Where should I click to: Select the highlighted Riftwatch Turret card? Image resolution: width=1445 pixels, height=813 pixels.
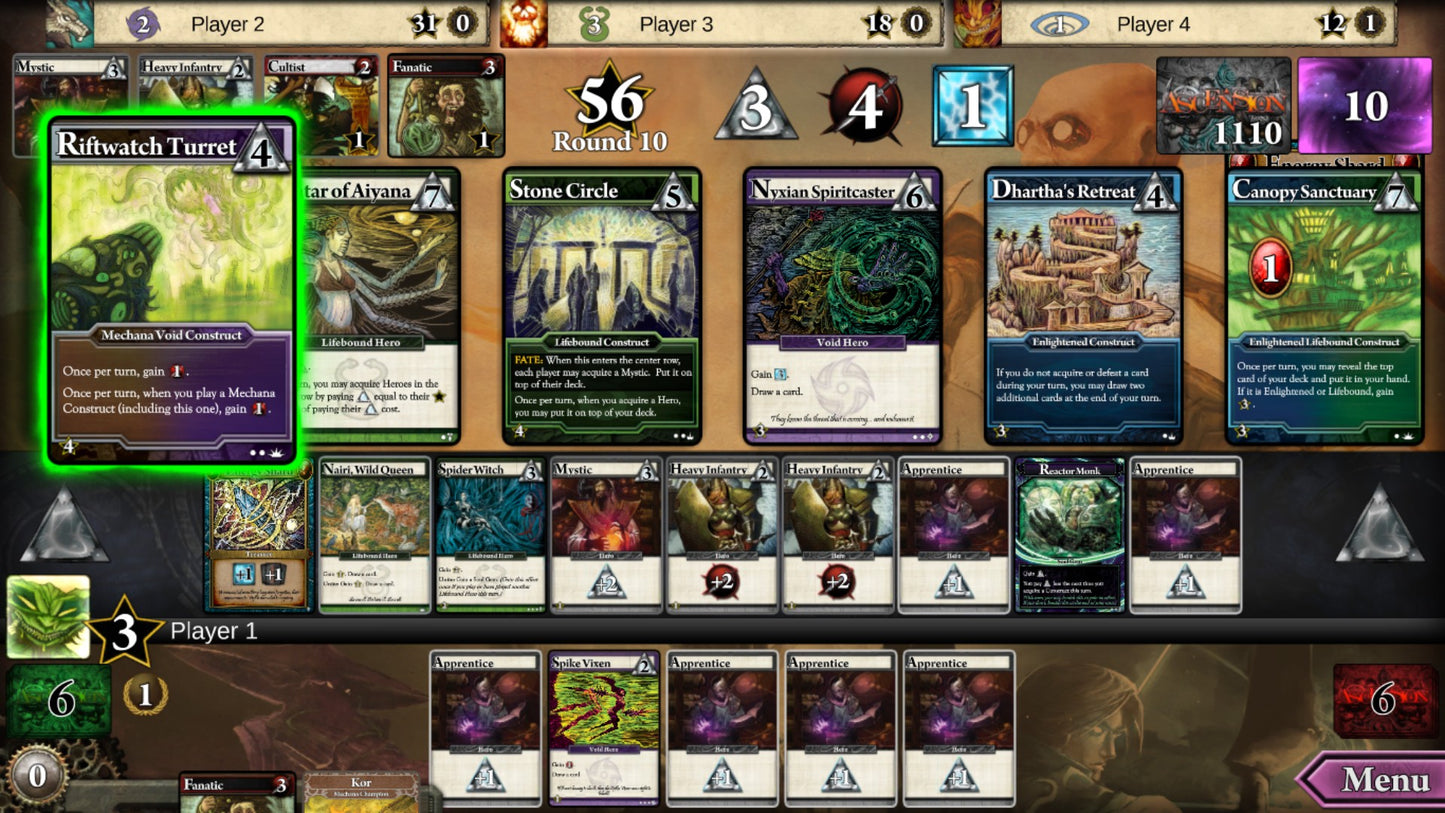tap(170, 290)
